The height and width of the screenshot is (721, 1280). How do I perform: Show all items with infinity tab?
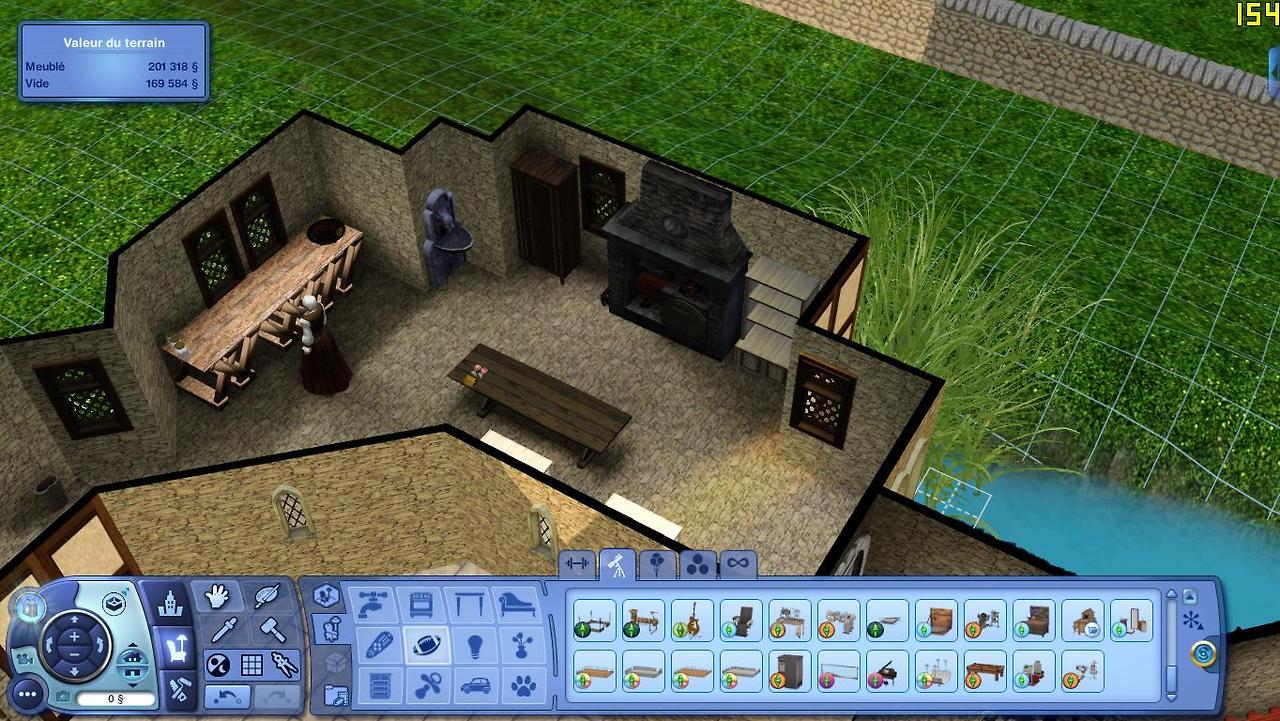[x=737, y=564]
